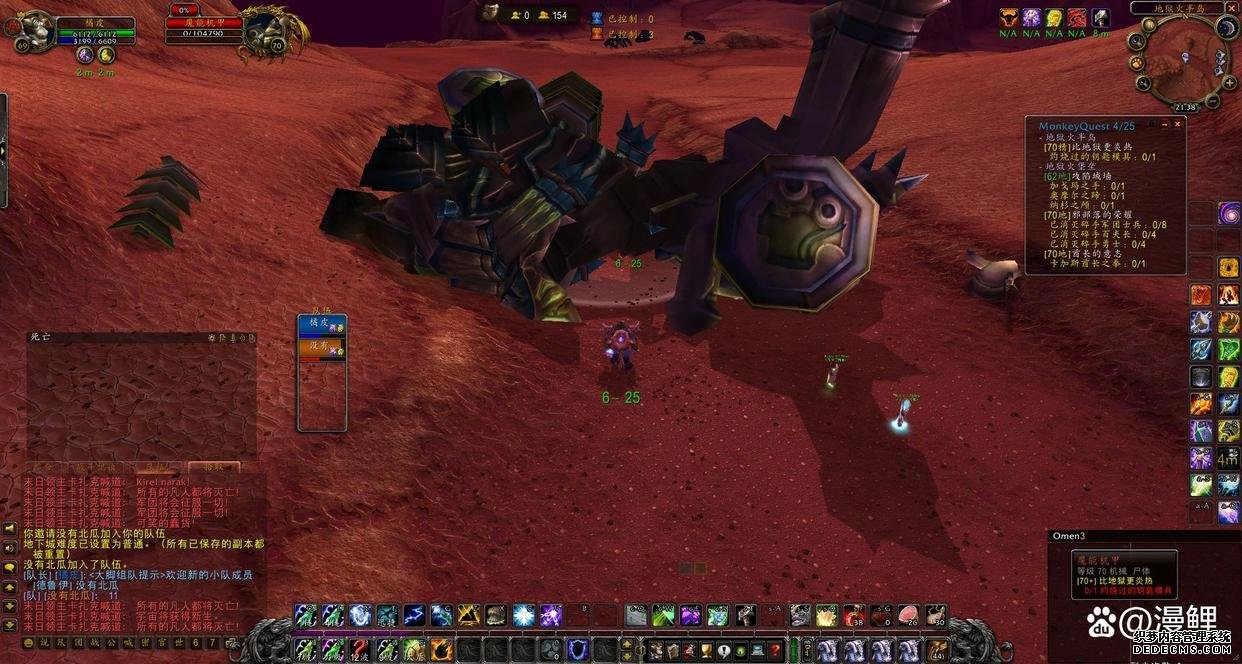Viewport: 1242px width, 664px height.
Task: Activate the purple swirl ability on right bar
Action: pos(1228,213)
